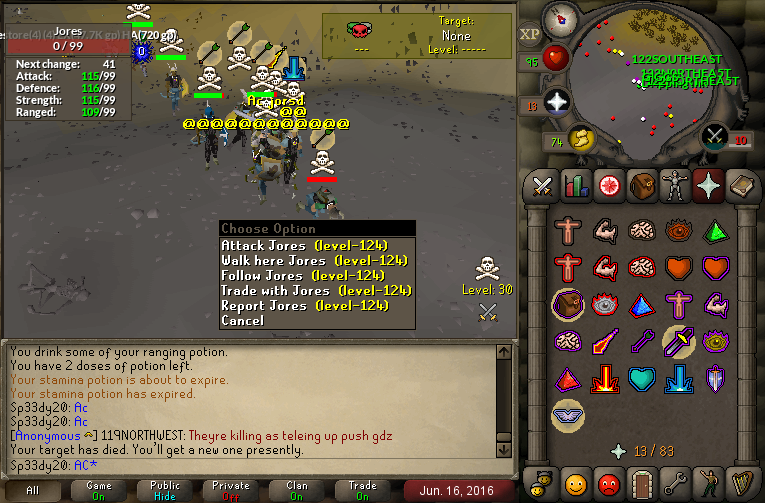Open the Clan chat tab
Image resolution: width=765 pixels, height=504 pixels.
tap(296, 491)
